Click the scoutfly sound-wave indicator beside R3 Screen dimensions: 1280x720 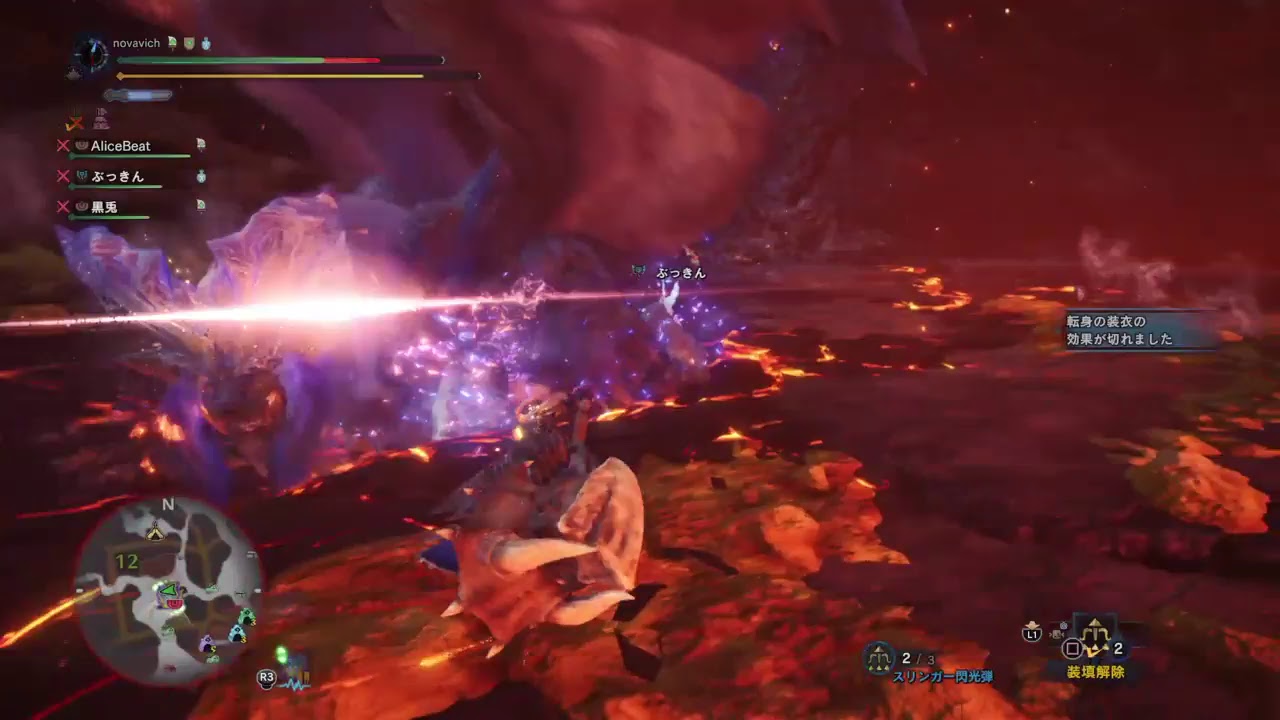tap(294, 681)
